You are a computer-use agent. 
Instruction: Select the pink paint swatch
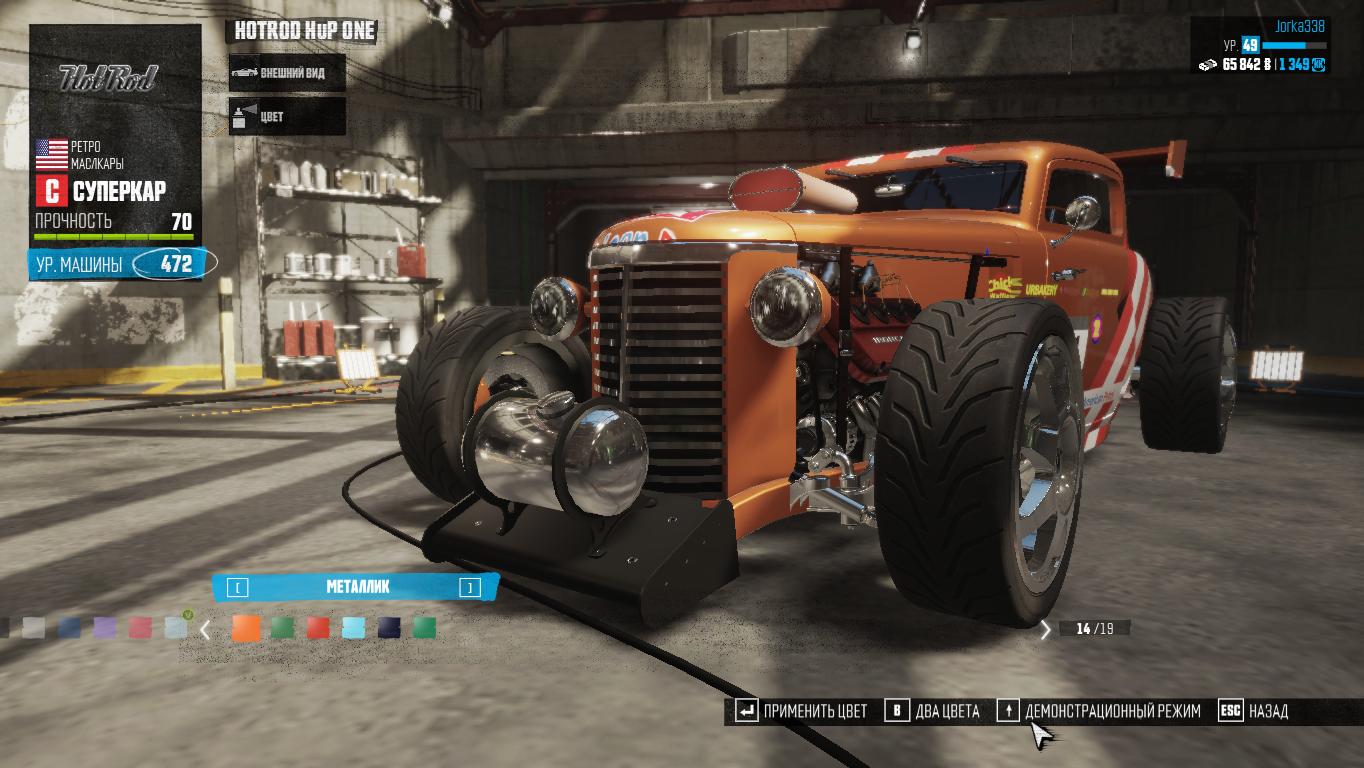pos(140,628)
